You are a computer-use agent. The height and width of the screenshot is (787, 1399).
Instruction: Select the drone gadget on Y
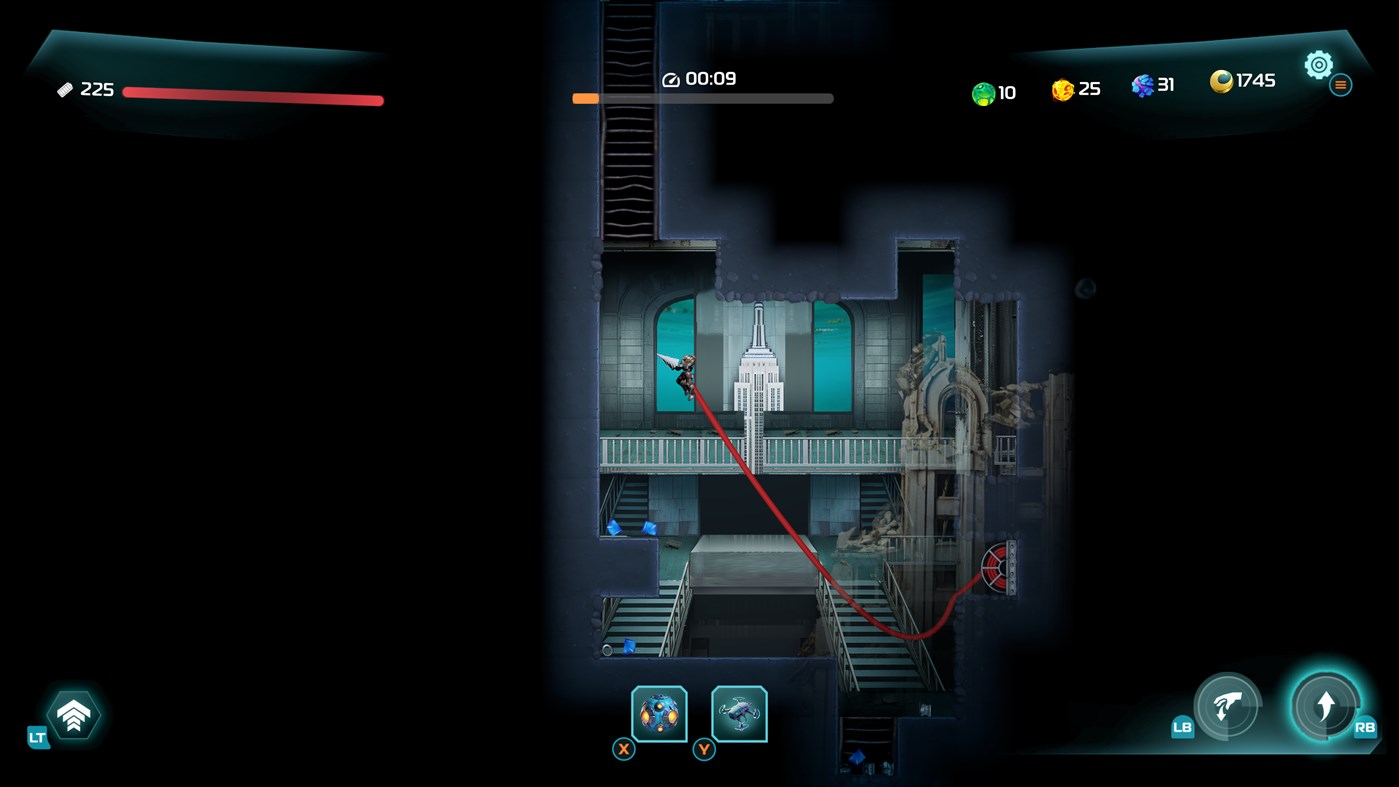point(738,712)
